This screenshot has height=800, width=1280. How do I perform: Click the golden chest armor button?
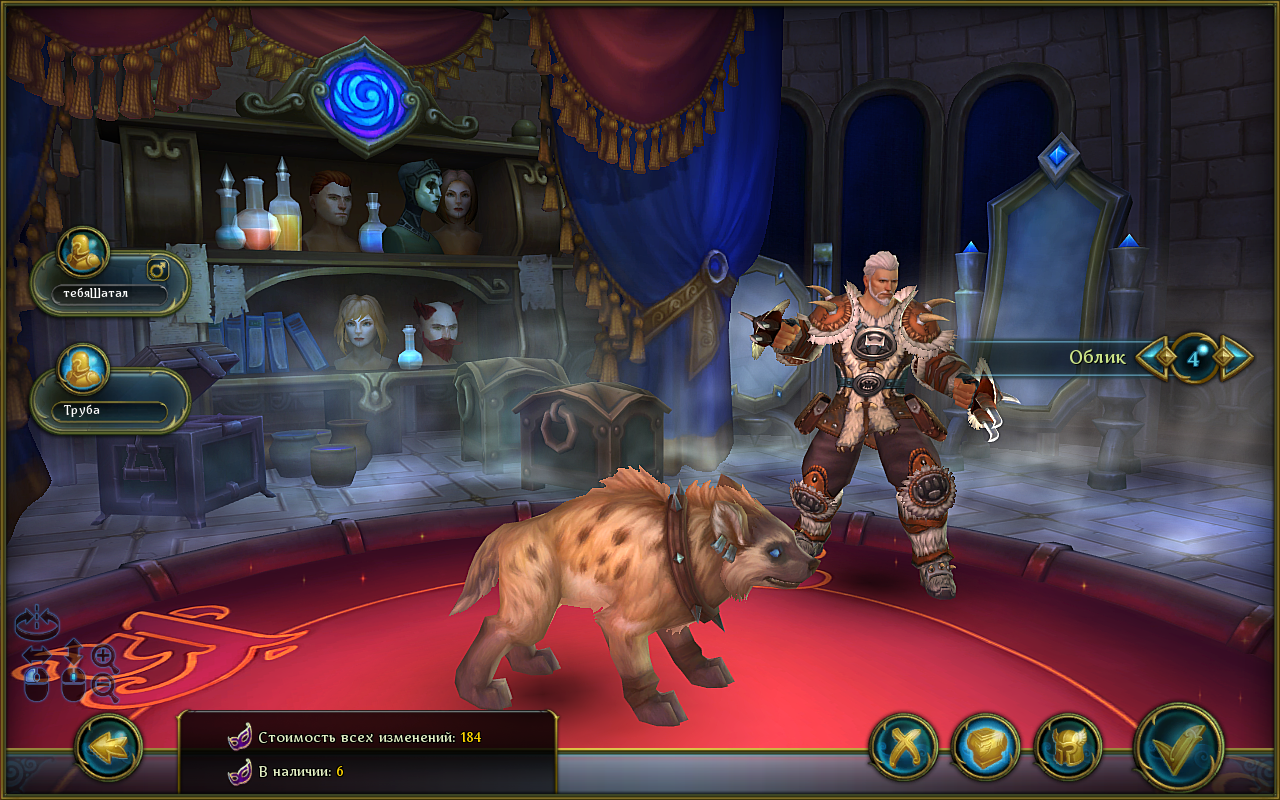click(985, 747)
